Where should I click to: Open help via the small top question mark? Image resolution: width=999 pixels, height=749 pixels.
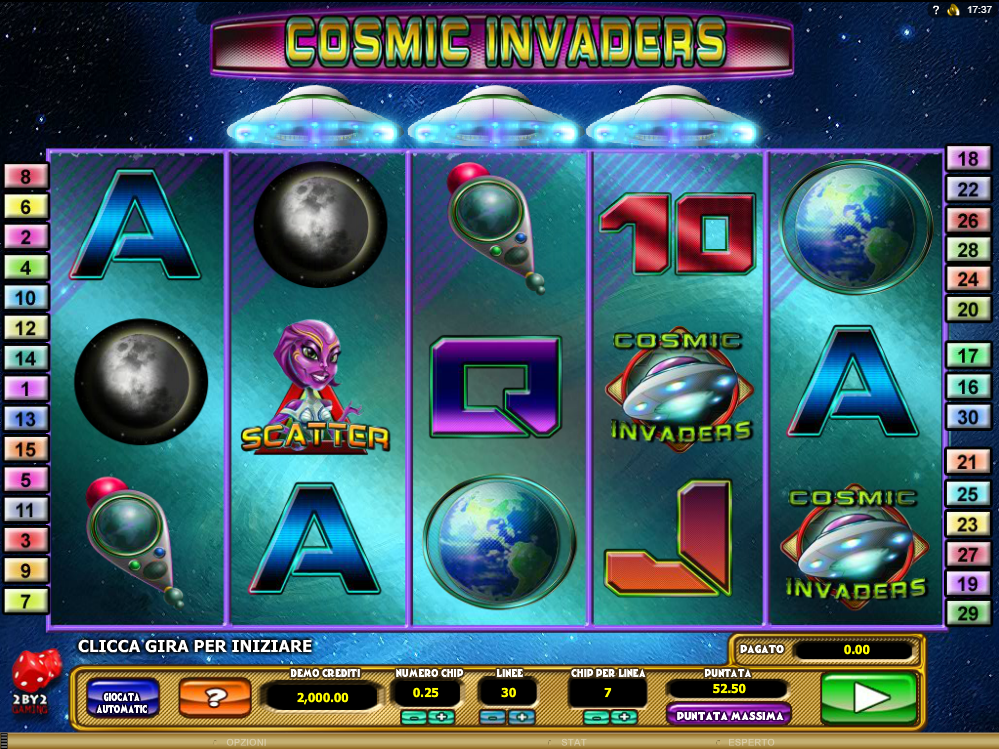pos(936,10)
